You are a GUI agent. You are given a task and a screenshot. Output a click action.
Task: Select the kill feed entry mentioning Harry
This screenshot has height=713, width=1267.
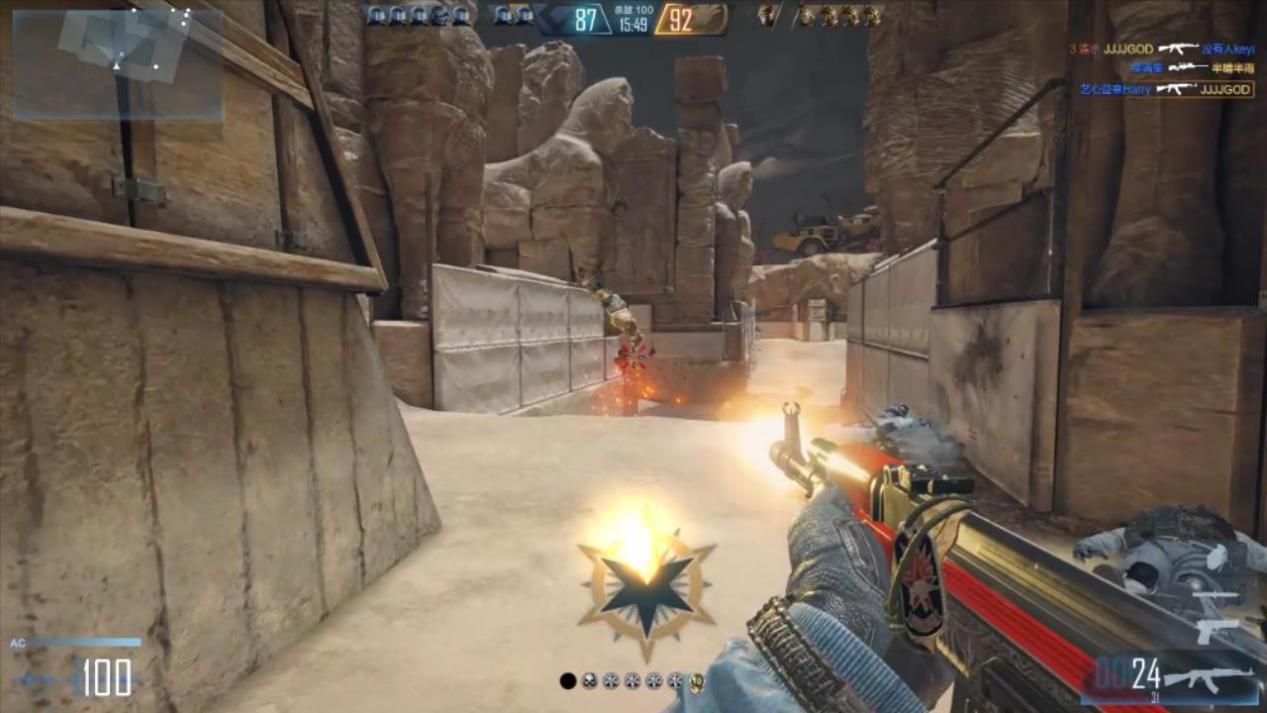tap(1166, 89)
